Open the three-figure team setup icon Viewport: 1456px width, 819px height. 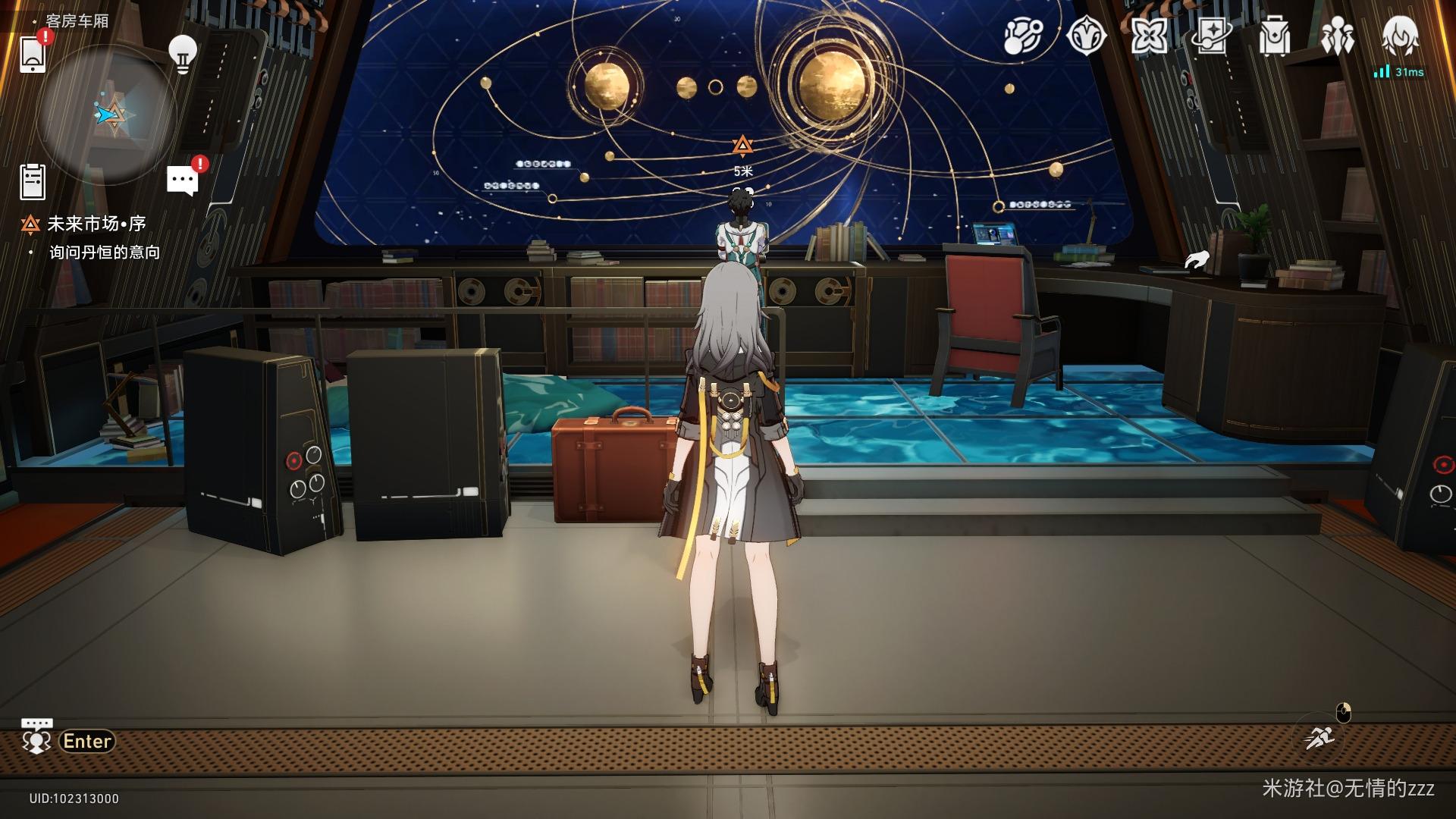click(x=1337, y=36)
